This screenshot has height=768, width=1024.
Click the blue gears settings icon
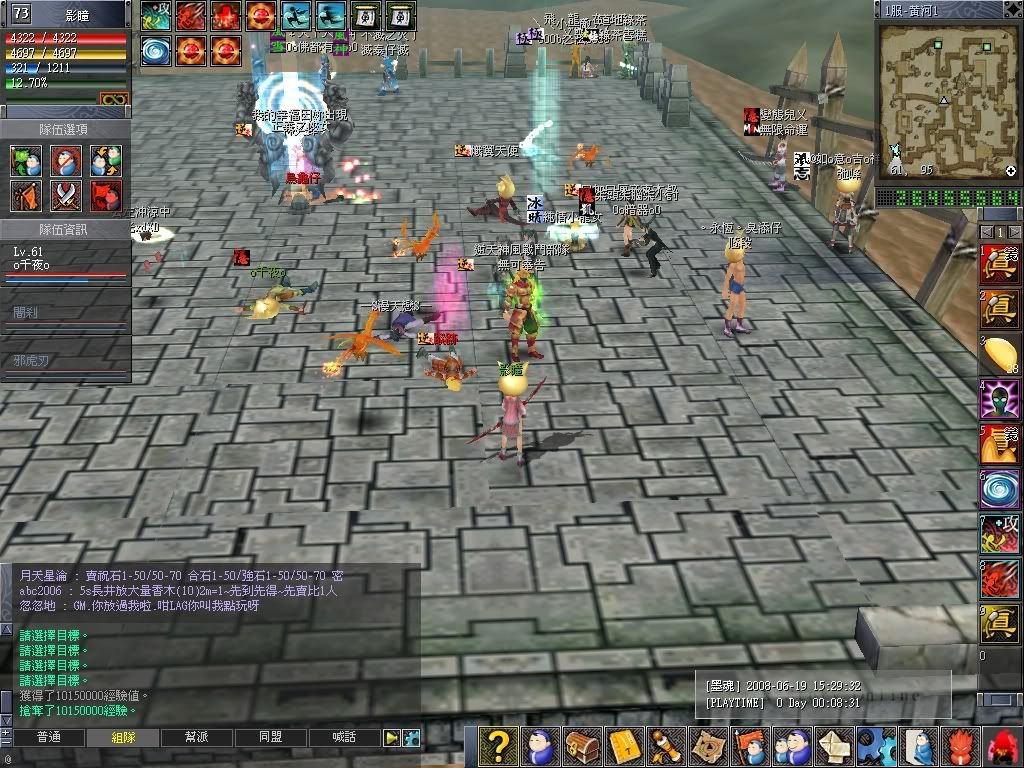click(x=877, y=747)
